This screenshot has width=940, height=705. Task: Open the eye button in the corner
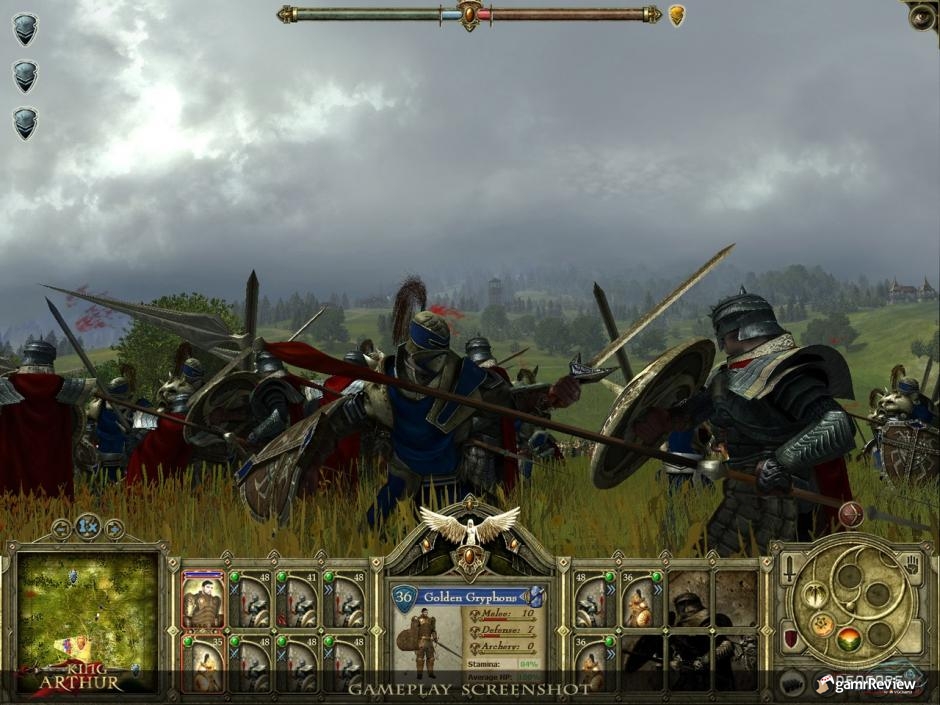pos(921,16)
